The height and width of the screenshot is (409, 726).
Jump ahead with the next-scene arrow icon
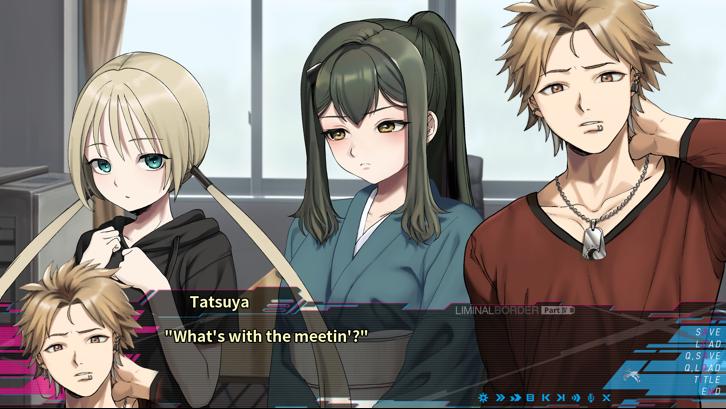[x=560, y=398]
